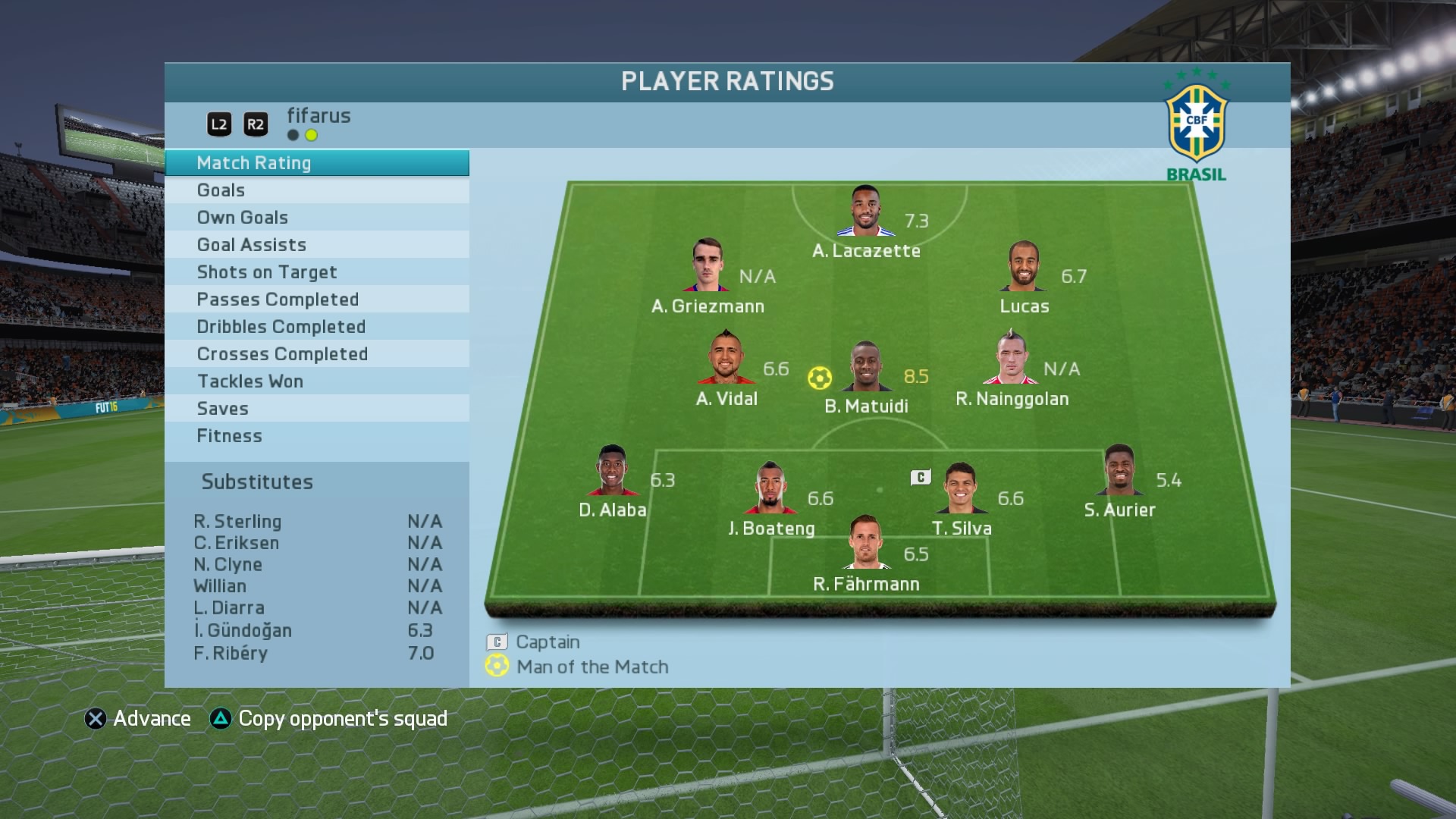The width and height of the screenshot is (1456, 819).
Task: Choose the Own Goals entry
Action: coord(316,218)
